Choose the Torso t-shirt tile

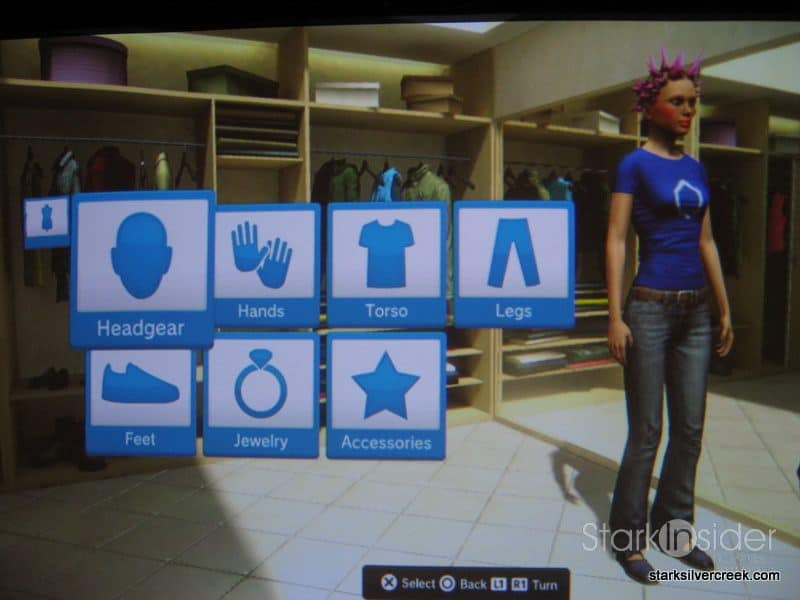pyautogui.click(x=386, y=263)
